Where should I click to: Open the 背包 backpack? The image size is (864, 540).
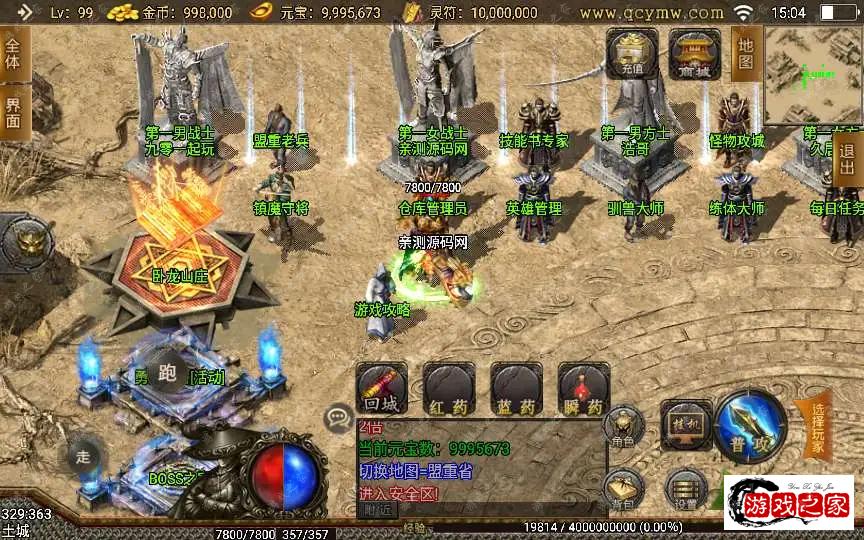coord(623,490)
